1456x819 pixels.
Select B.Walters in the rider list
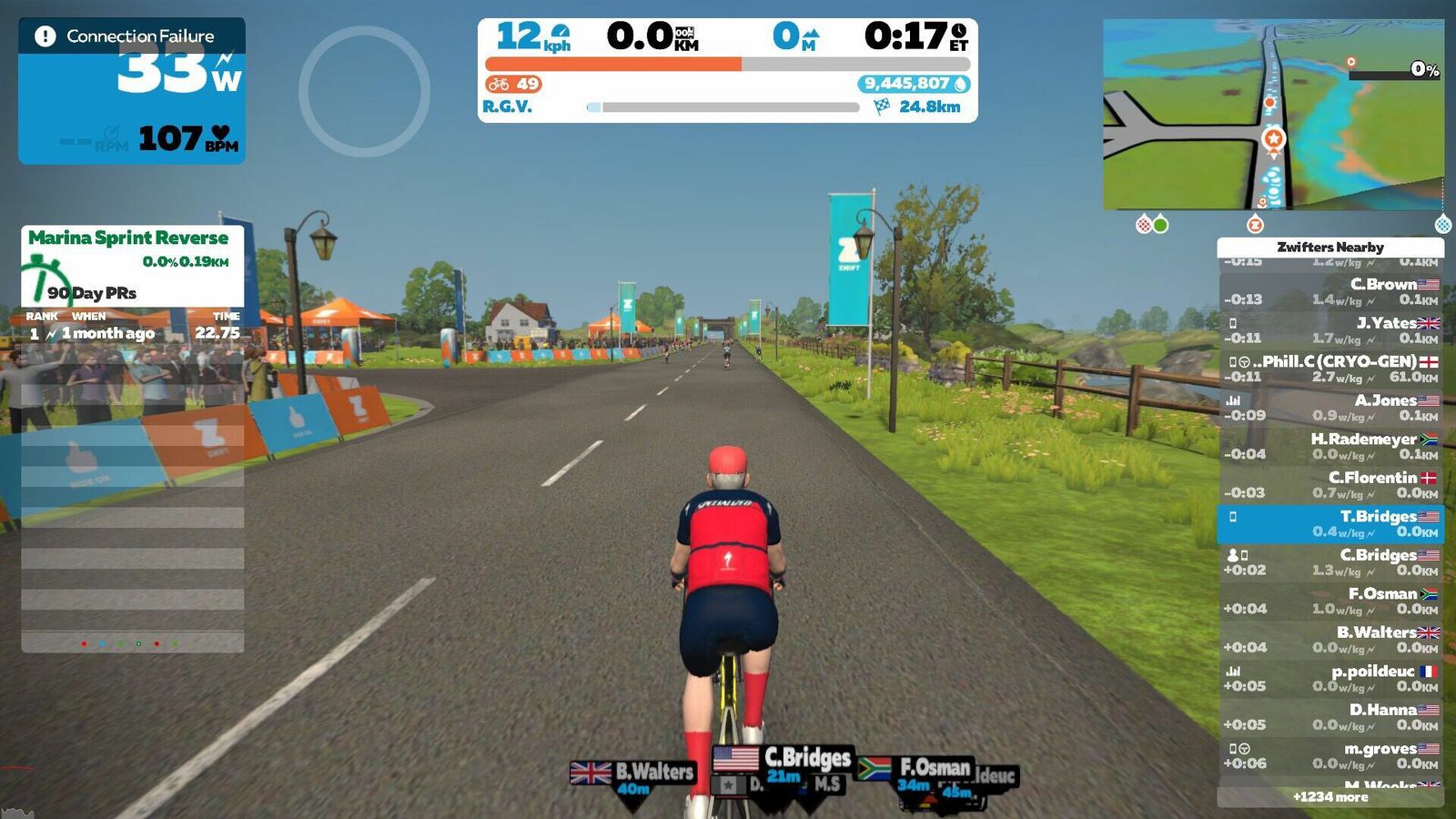[x=1330, y=640]
